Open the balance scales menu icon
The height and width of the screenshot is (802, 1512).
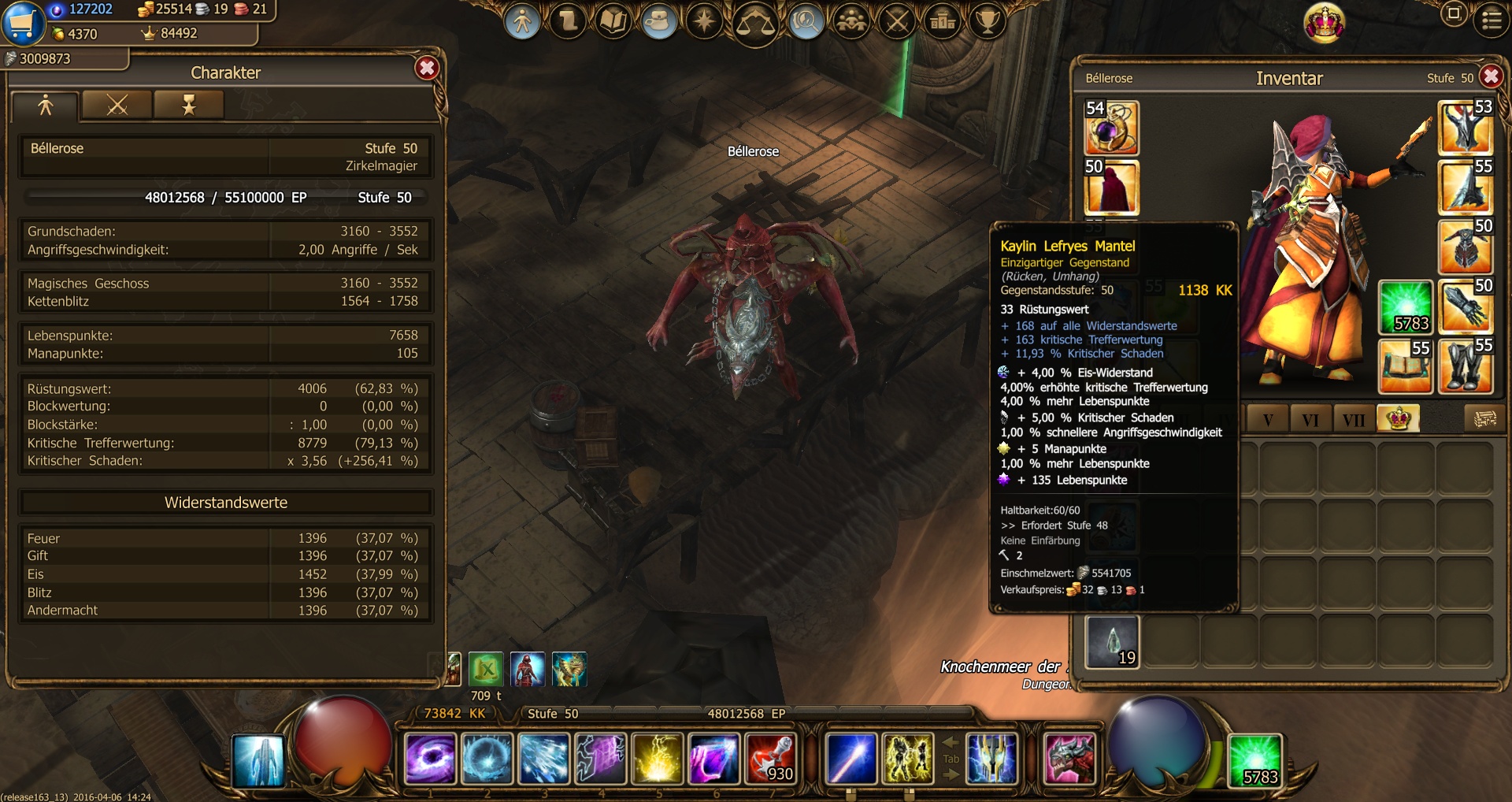(754, 22)
